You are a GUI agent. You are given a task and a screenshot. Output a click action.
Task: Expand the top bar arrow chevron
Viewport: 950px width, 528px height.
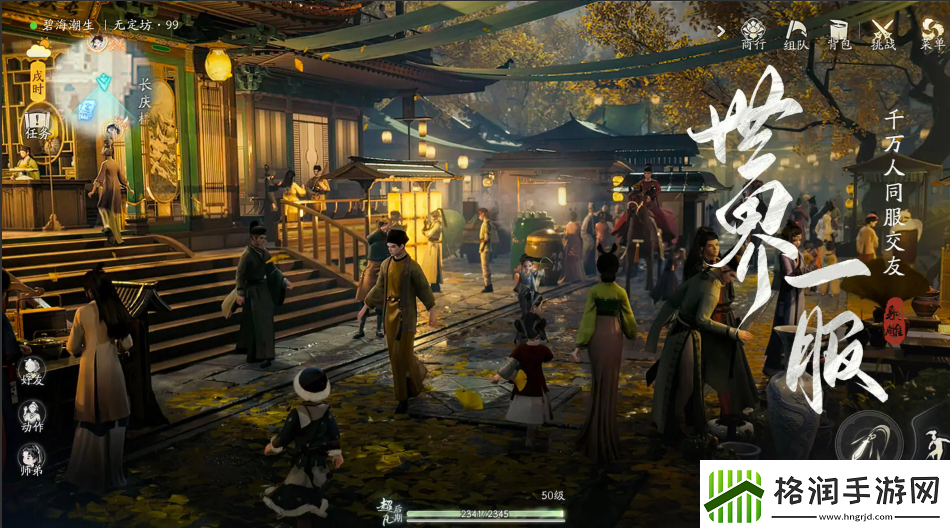point(720,31)
